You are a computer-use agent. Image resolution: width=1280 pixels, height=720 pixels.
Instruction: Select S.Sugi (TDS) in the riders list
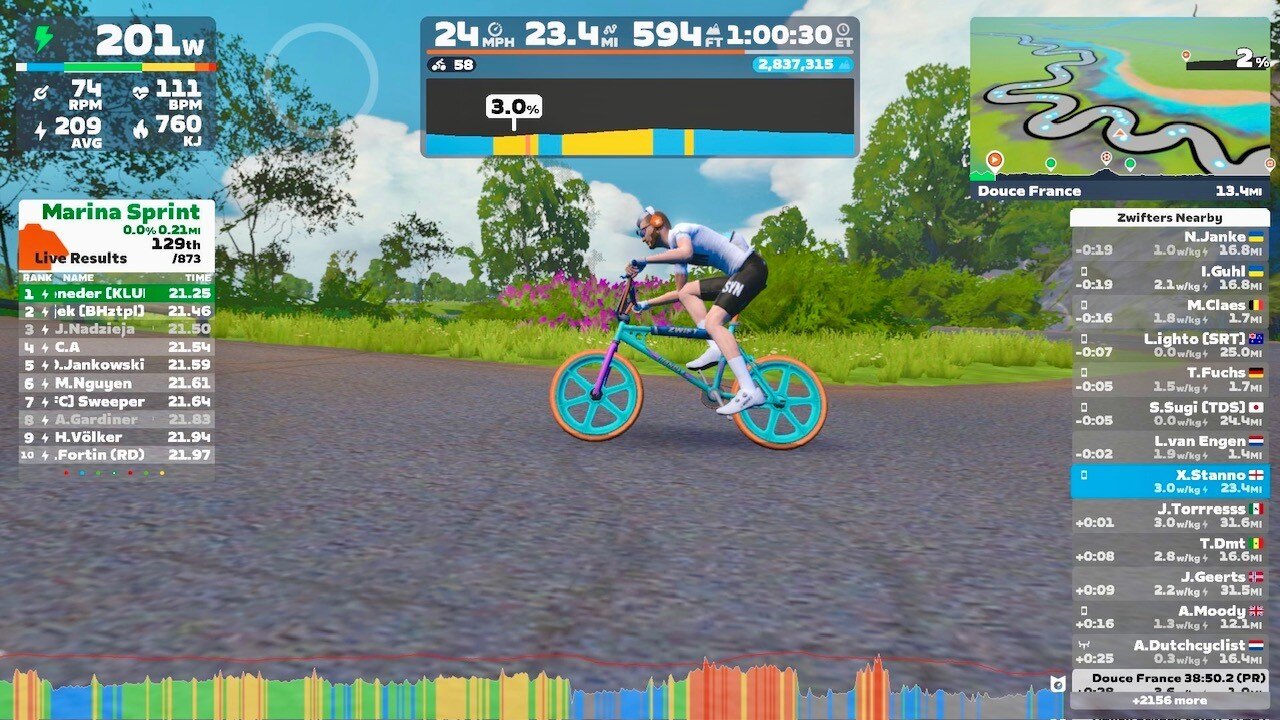tap(1169, 414)
